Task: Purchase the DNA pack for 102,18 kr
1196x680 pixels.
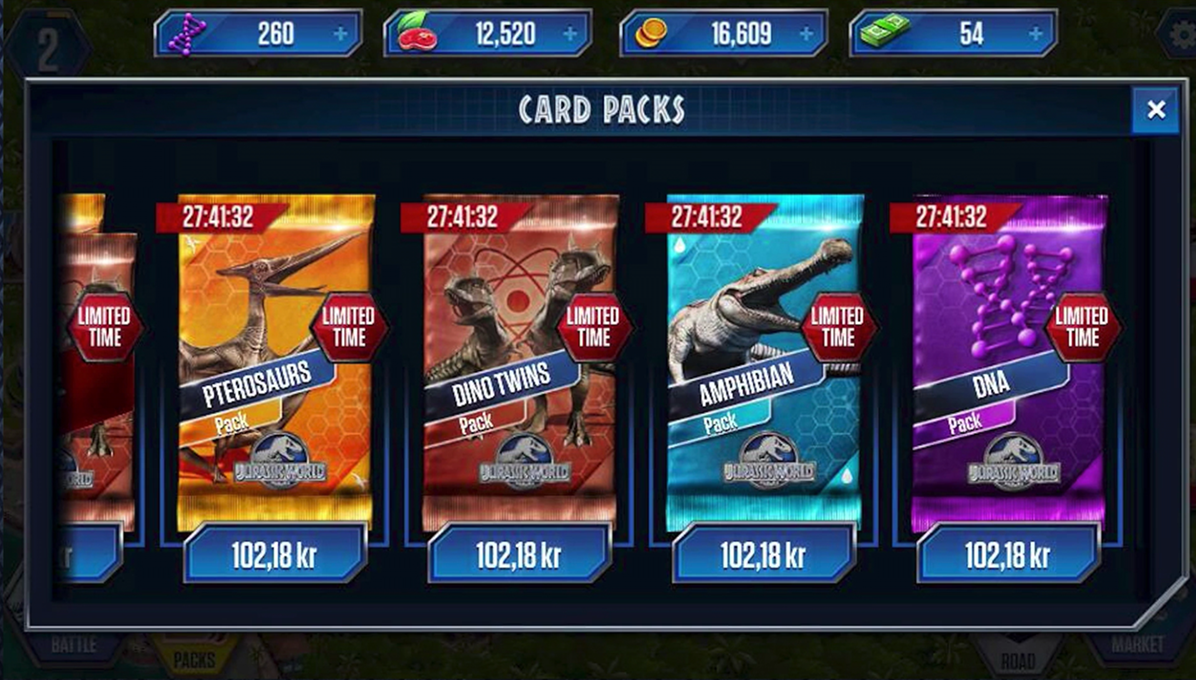Action: click(x=1008, y=554)
